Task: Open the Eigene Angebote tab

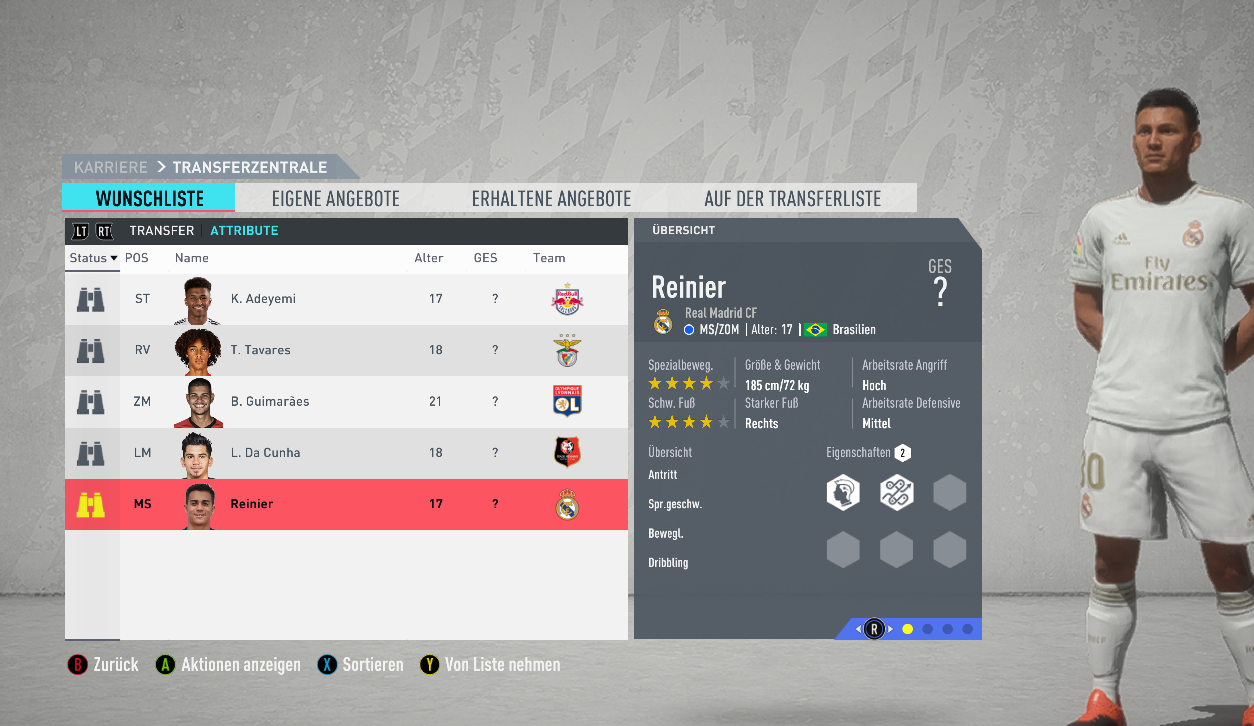Action: tap(335, 198)
